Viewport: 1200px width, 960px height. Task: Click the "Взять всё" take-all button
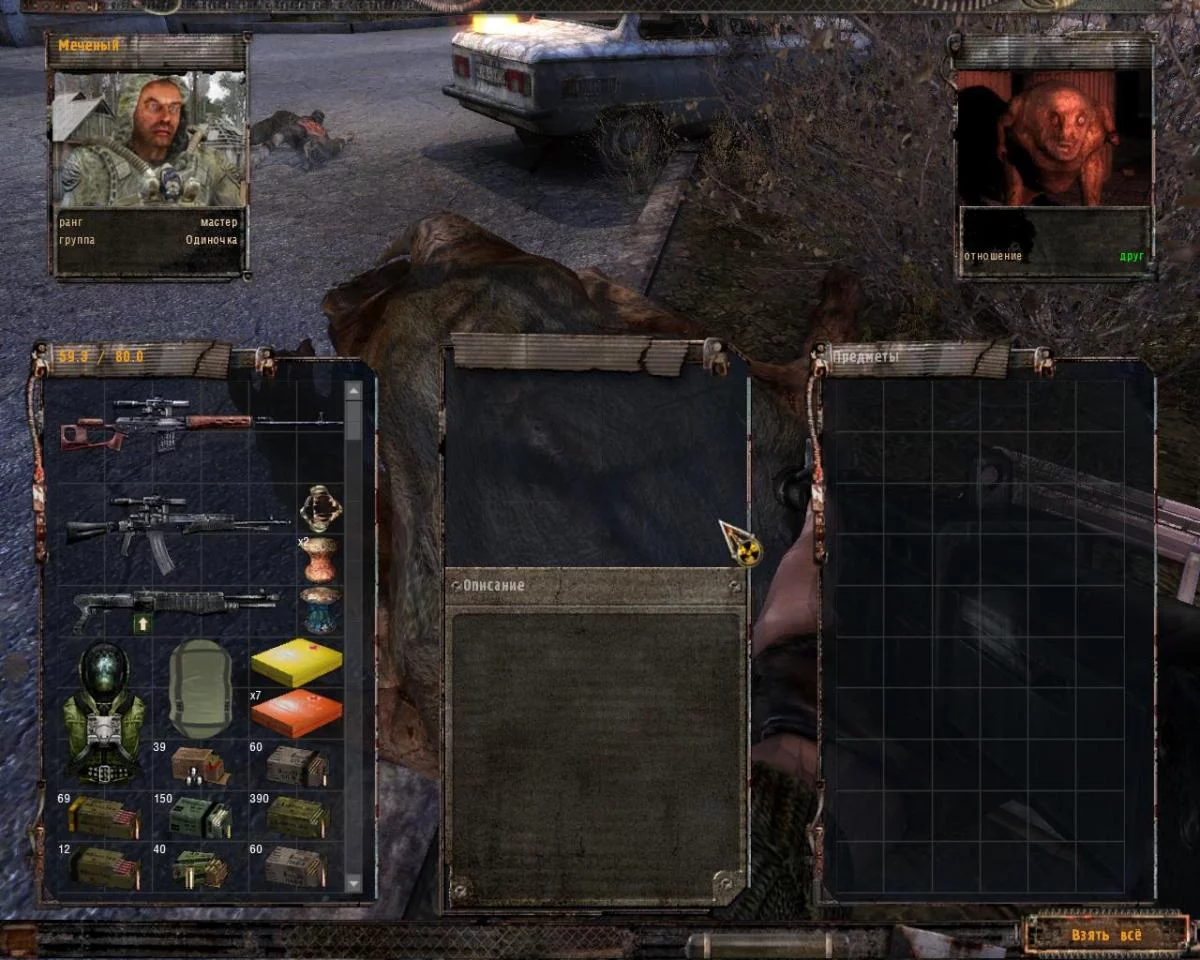coord(1105,935)
